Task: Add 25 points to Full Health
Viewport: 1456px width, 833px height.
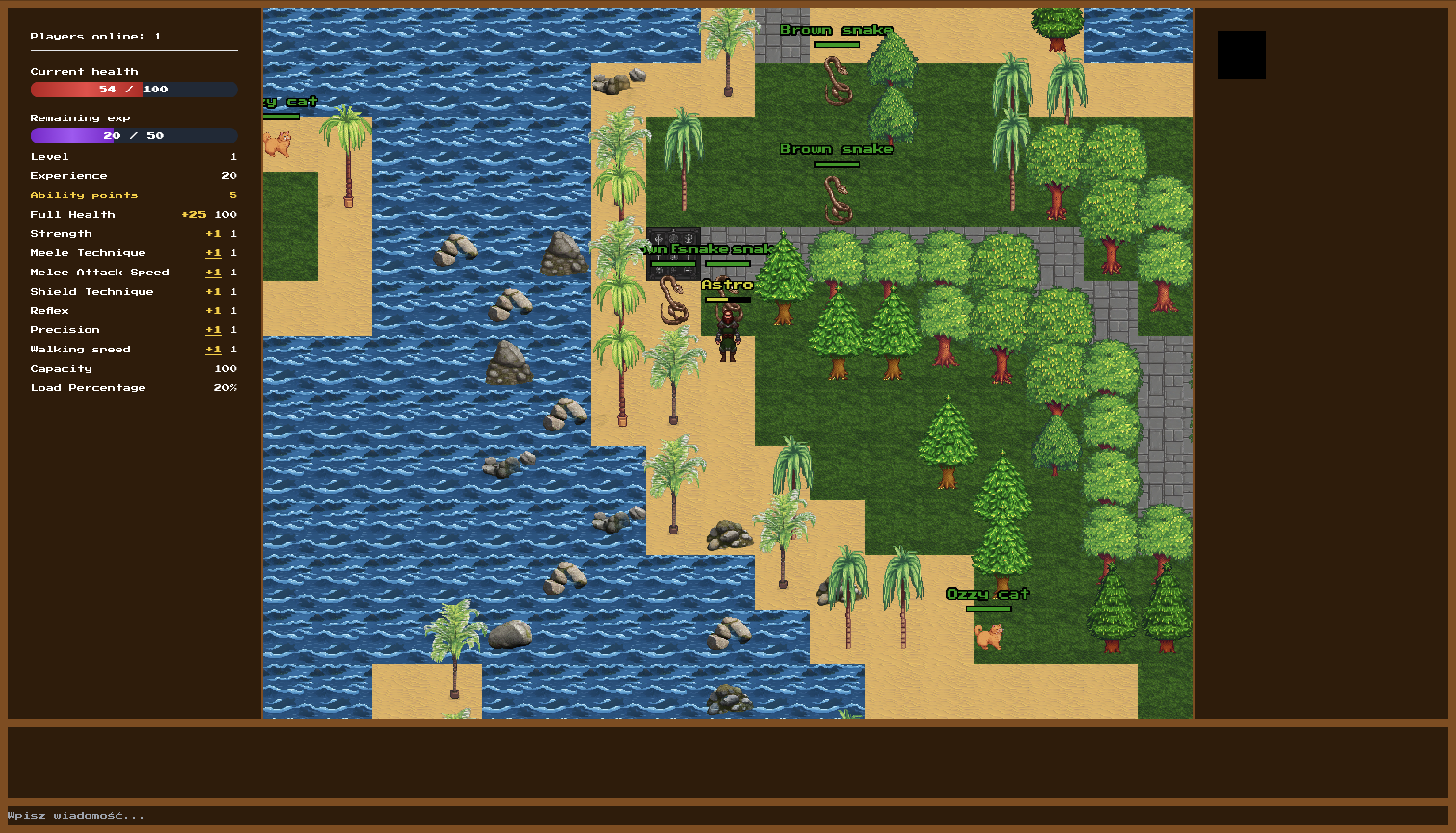Action: (x=194, y=215)
